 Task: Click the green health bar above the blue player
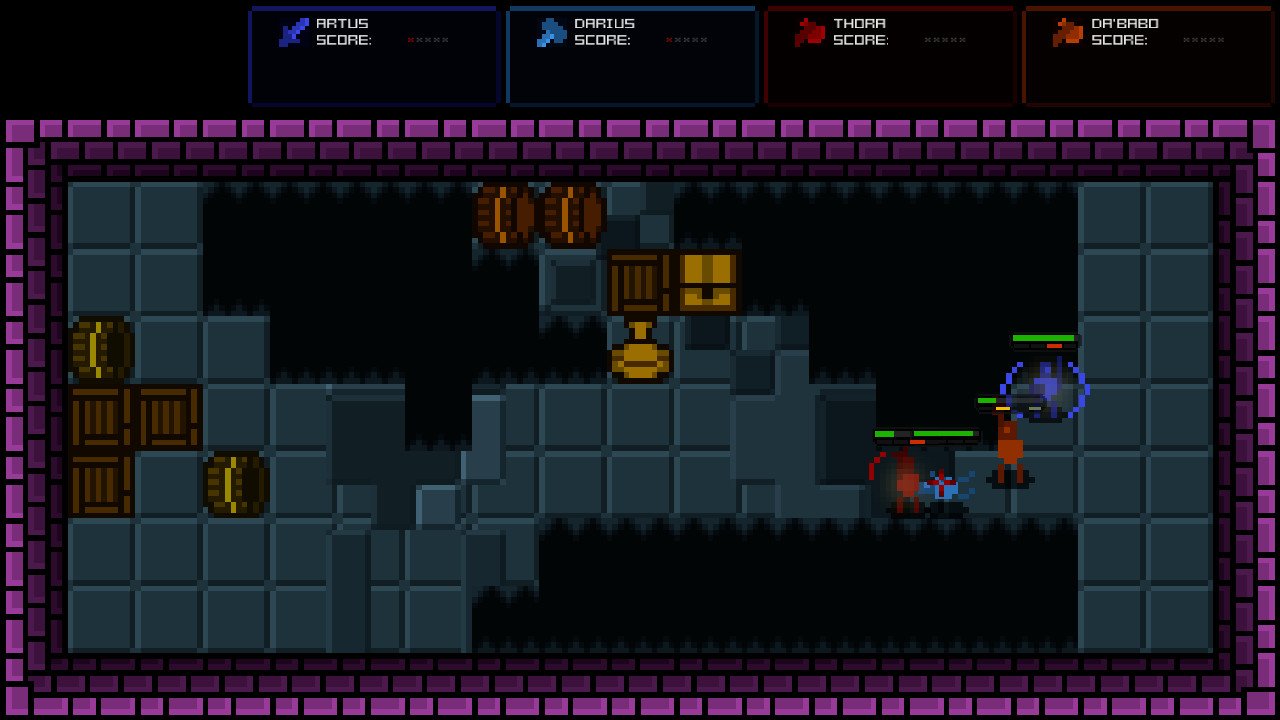pos(1046,338)
